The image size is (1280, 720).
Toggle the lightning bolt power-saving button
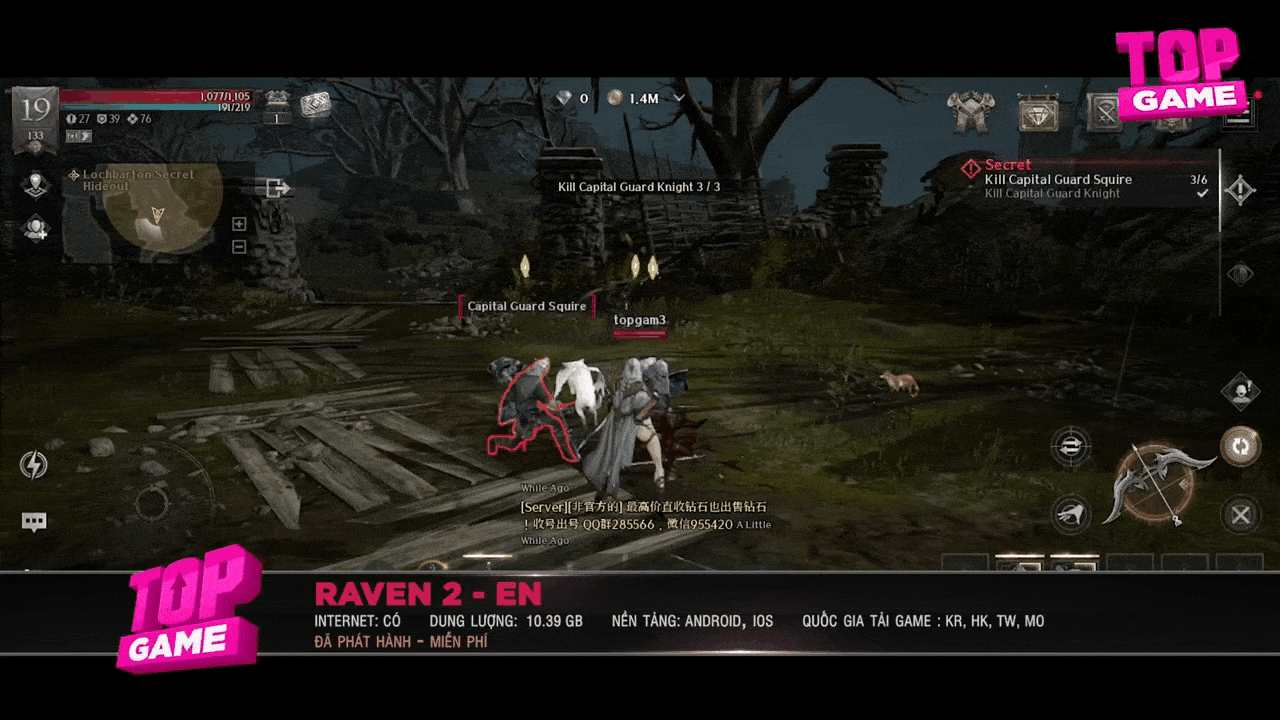[x=34, y=465]
